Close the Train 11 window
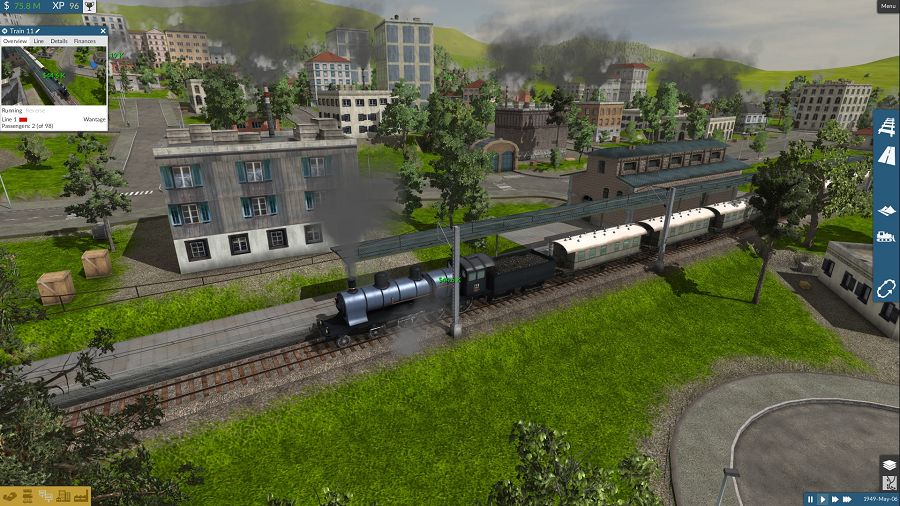This screenshot has width=900, height=506. click(x=103, y=31)
